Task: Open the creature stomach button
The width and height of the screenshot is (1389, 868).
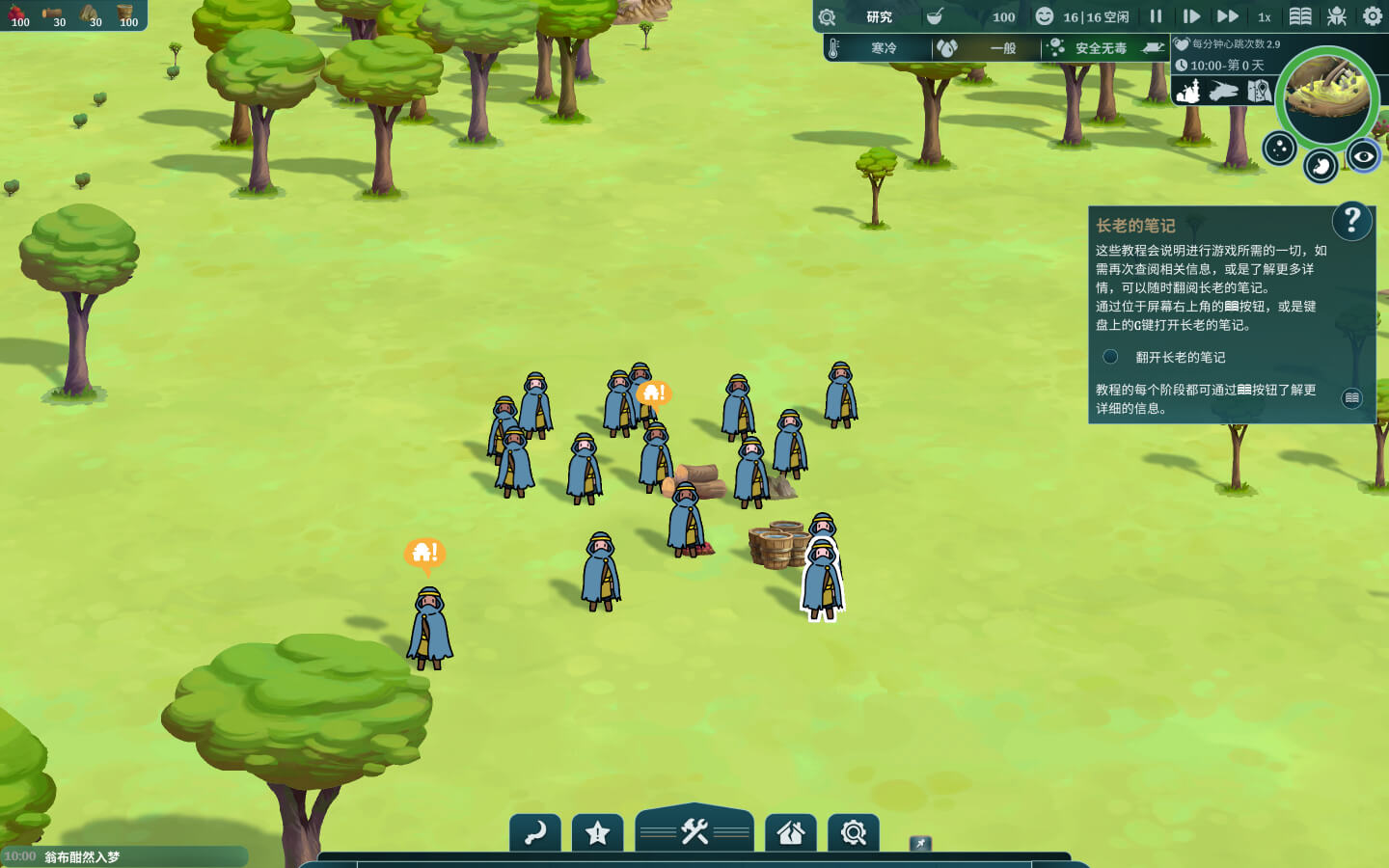Action: tap(1321, 166)
